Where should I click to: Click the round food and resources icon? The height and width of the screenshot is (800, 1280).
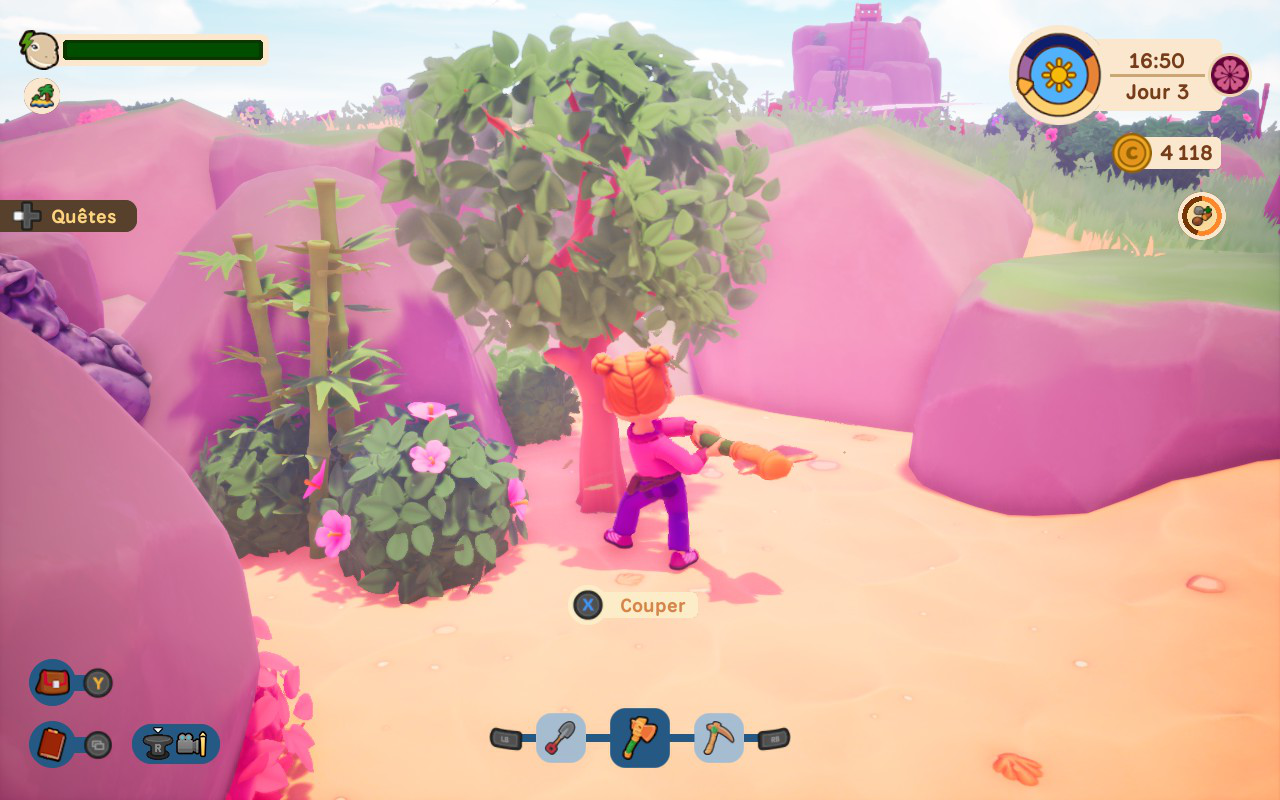pyautogui.click(x=1201, y=216)
